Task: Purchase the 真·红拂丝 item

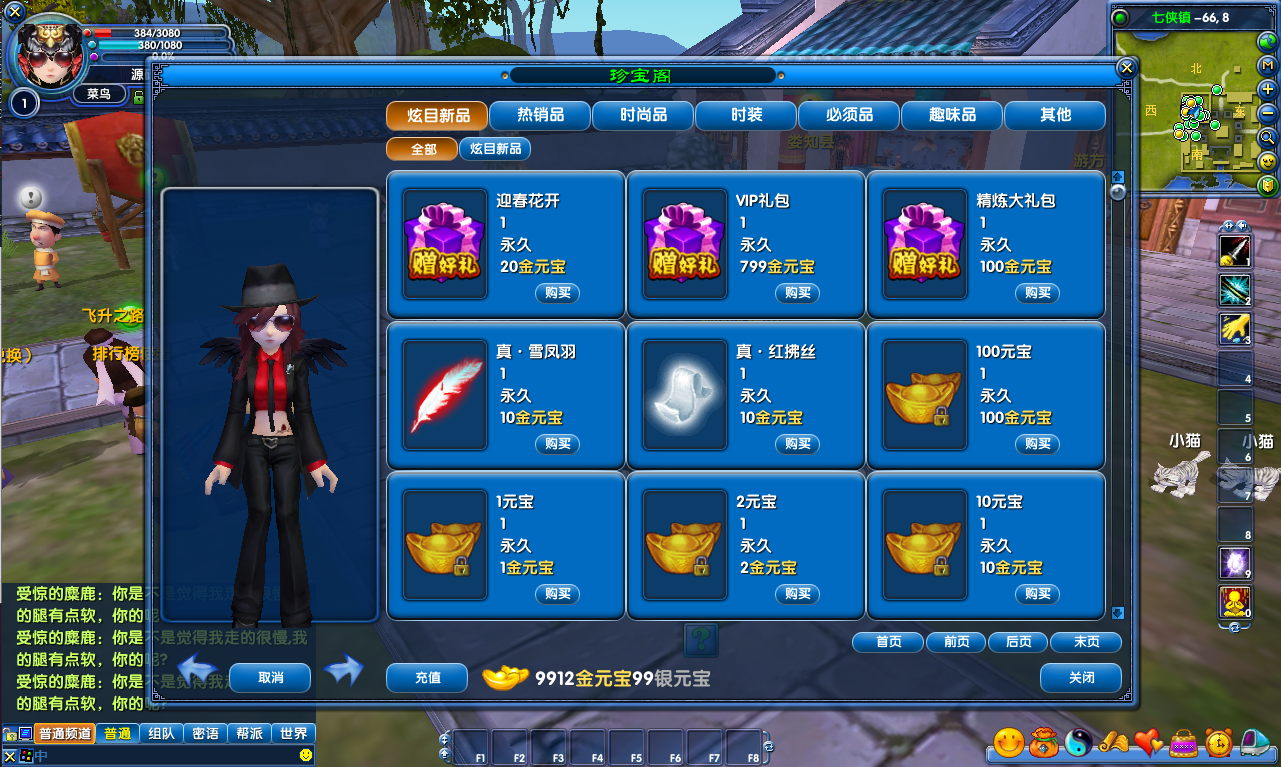Action: 797,444
